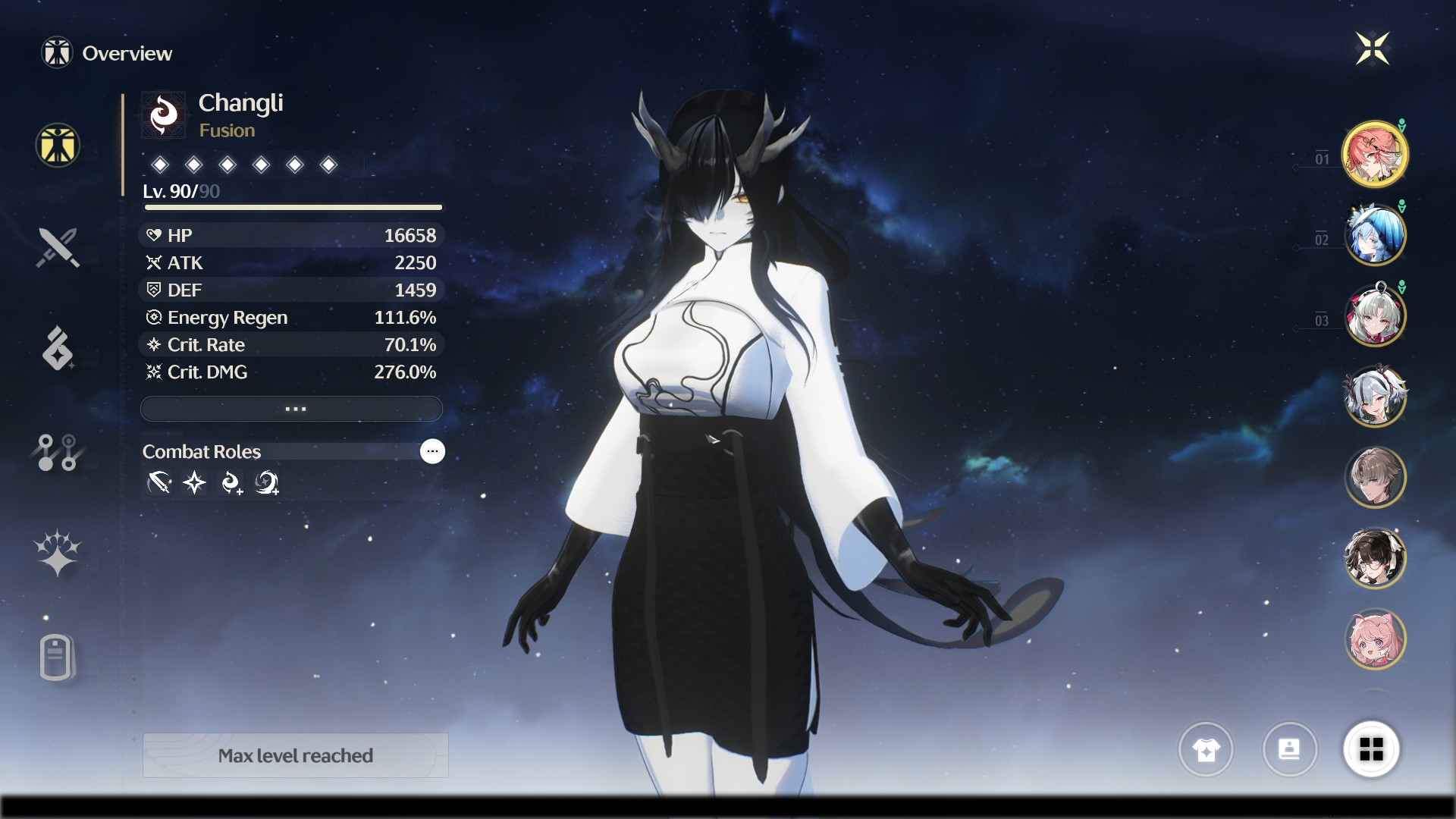Screen dimensions: 1456x819
Task: Select the crossed swords Weapon tab icon
Action: click(57, 247)
